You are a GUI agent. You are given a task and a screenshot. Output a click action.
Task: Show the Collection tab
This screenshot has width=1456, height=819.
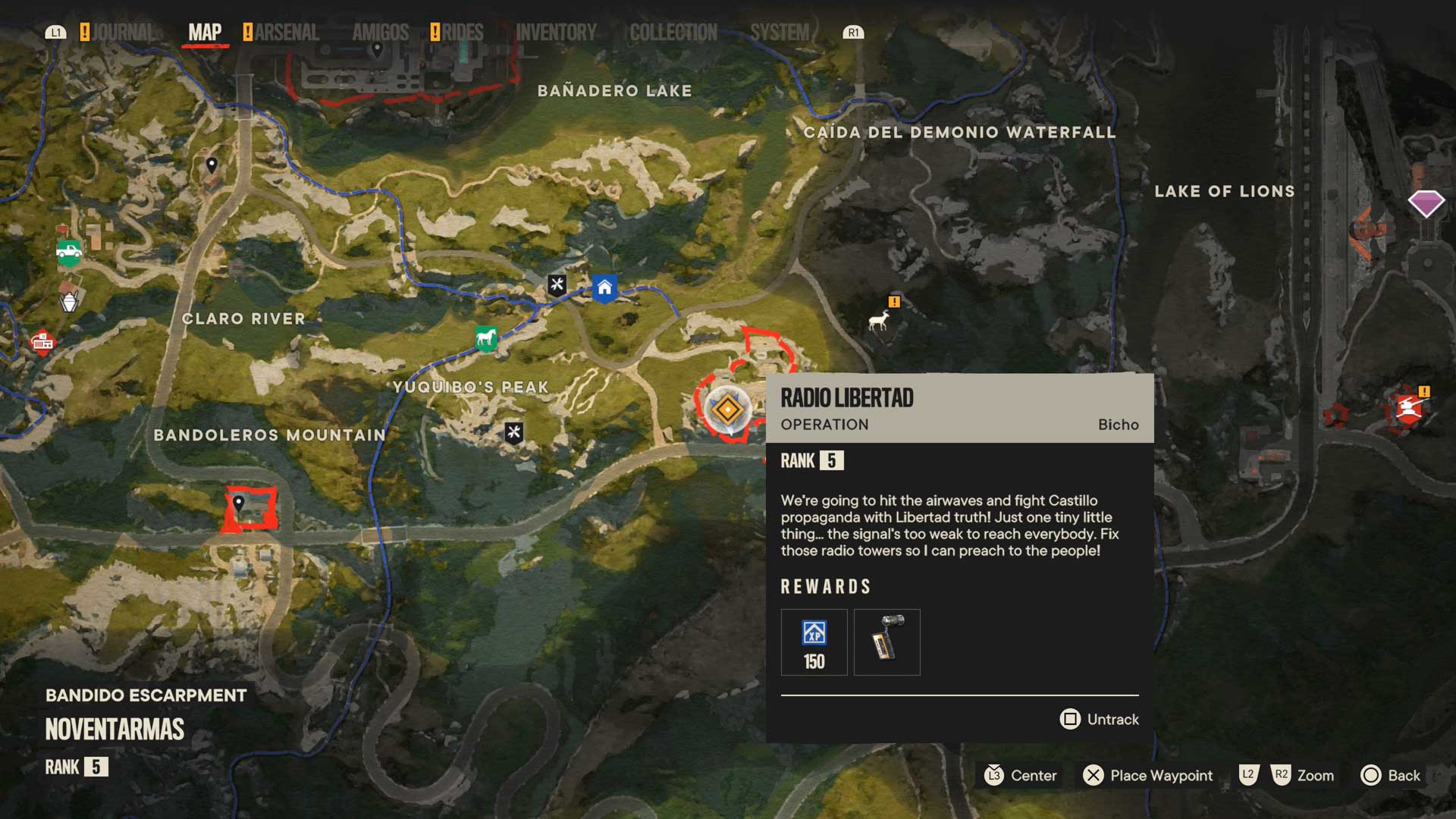click(673, 33)
